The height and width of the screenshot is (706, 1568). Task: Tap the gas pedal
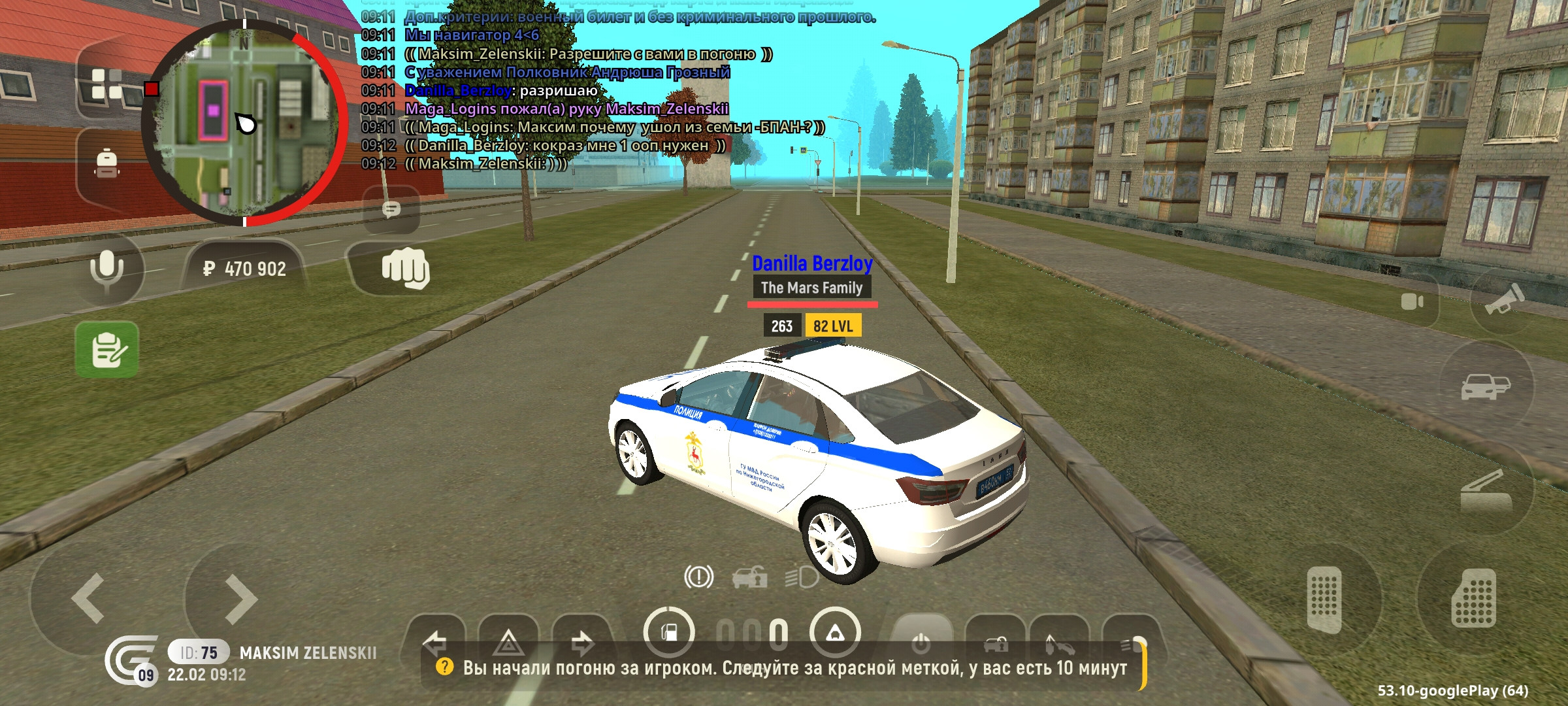tap(1473, 599)
